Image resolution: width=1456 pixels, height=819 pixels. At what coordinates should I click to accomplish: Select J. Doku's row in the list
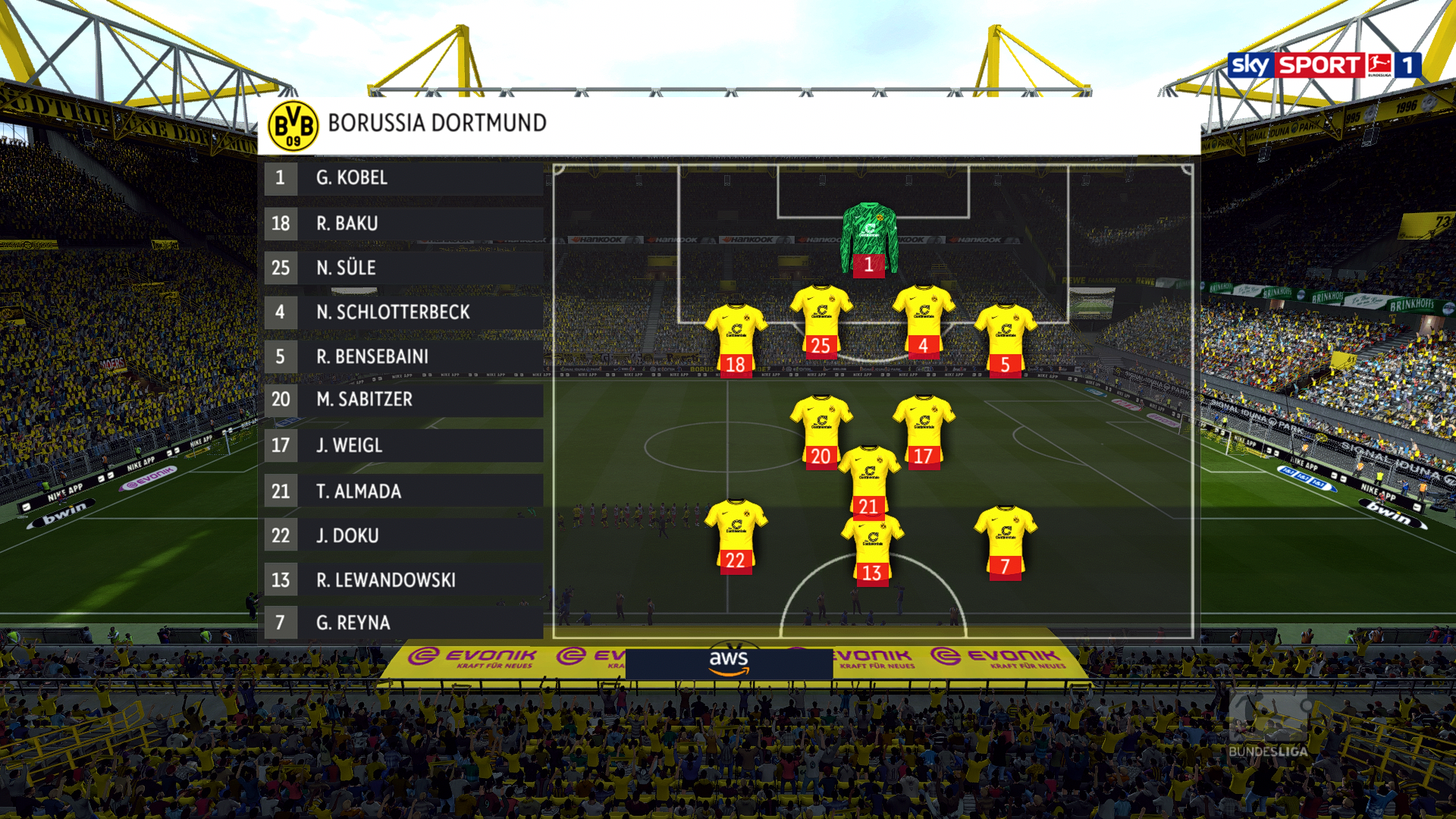[x=403, y=535]
